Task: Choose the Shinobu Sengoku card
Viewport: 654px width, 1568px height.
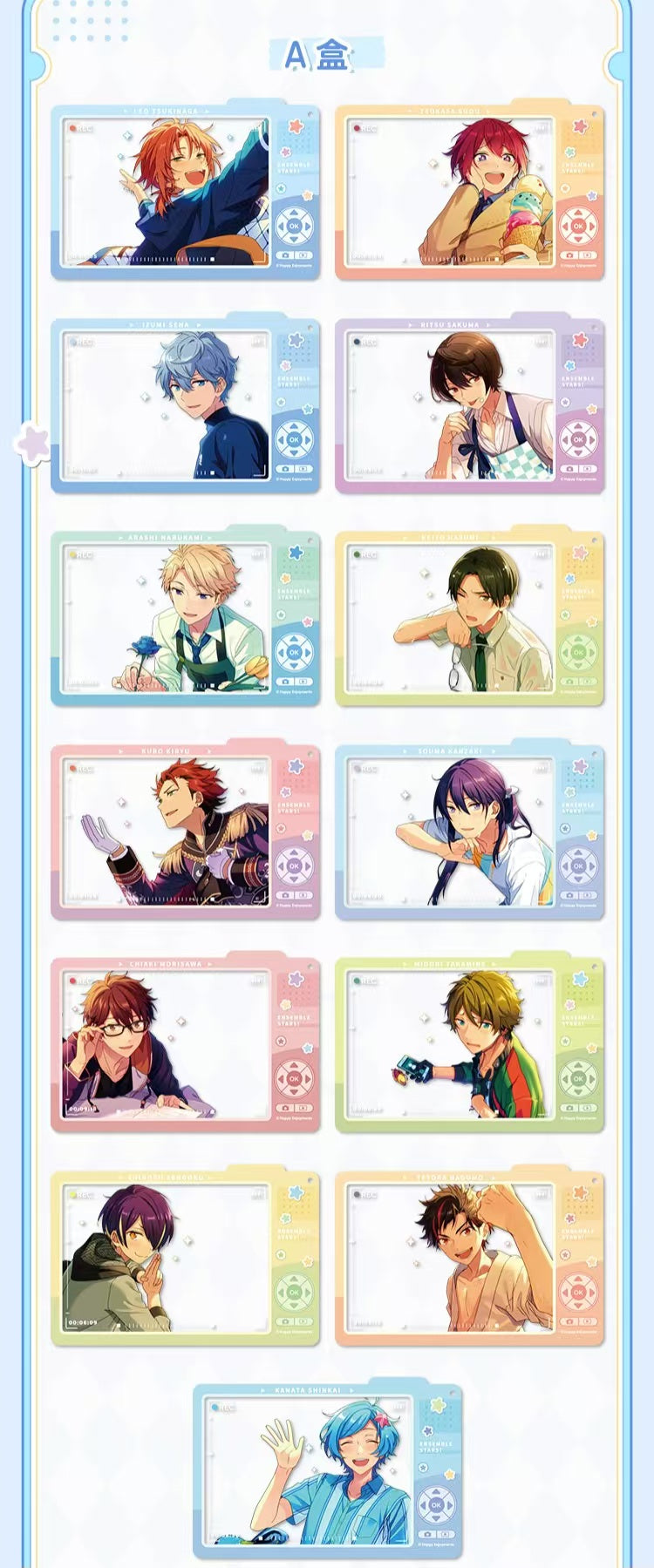Action: click(185, 1259)
